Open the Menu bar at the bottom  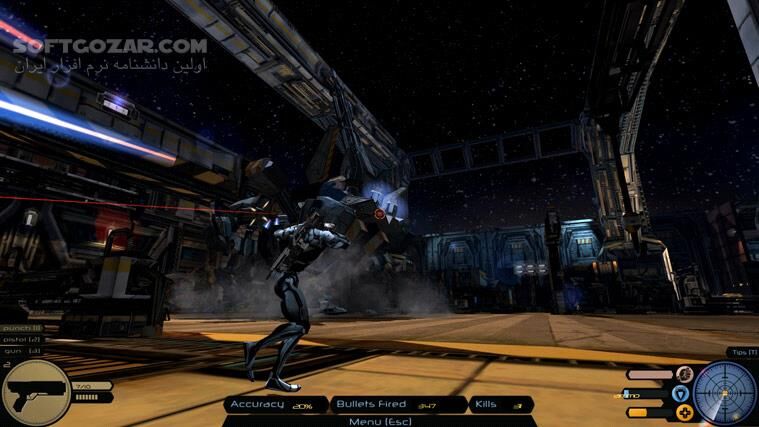pos(379,420)
